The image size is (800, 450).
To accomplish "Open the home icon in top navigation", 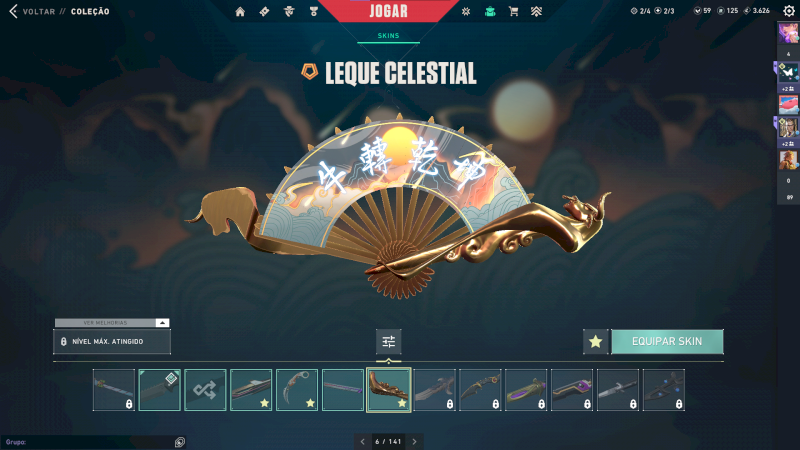I will pos(240,12).
